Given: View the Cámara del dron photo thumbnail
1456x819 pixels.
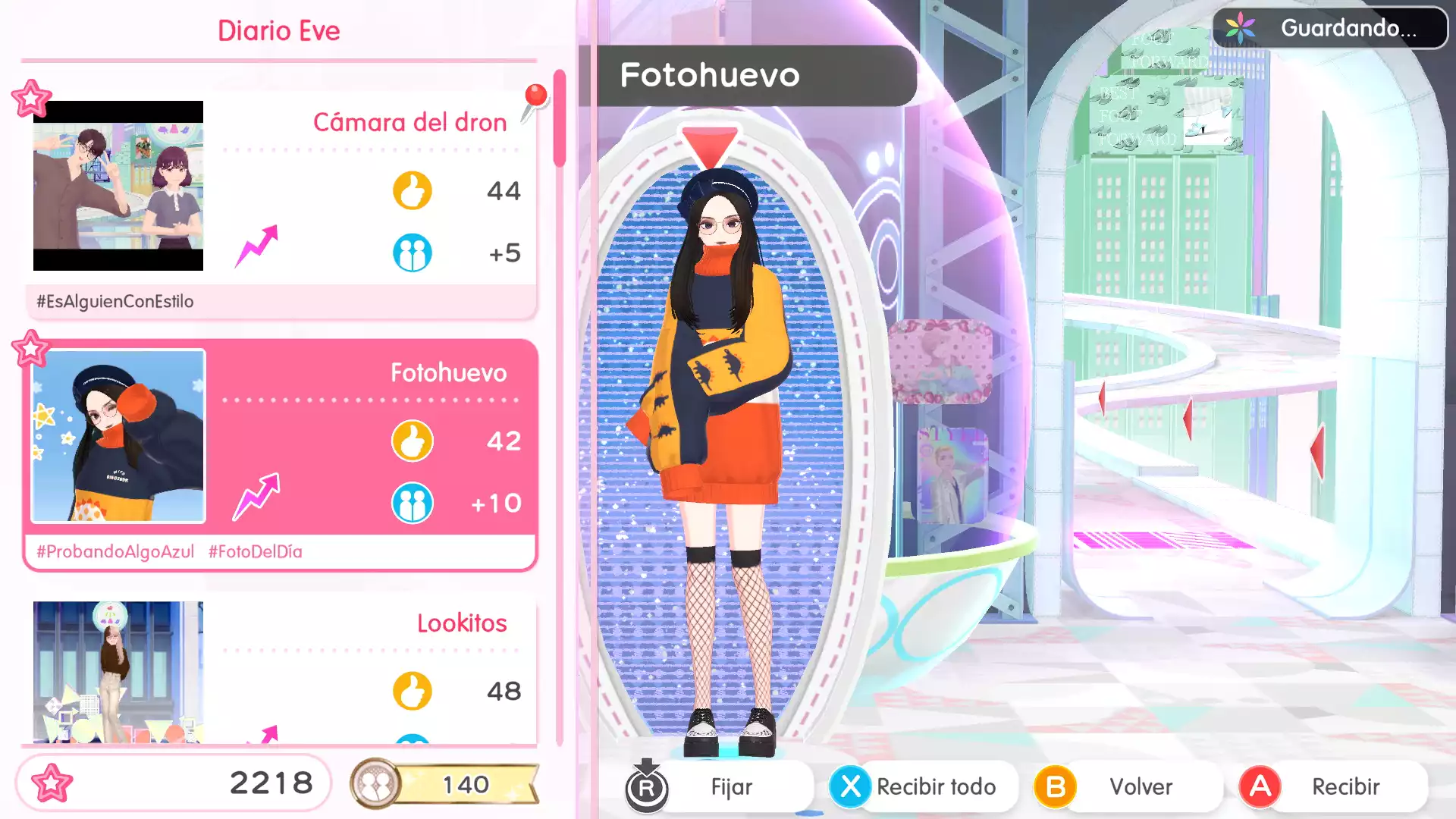Looking at the screenshot, I should coord(118,186).
